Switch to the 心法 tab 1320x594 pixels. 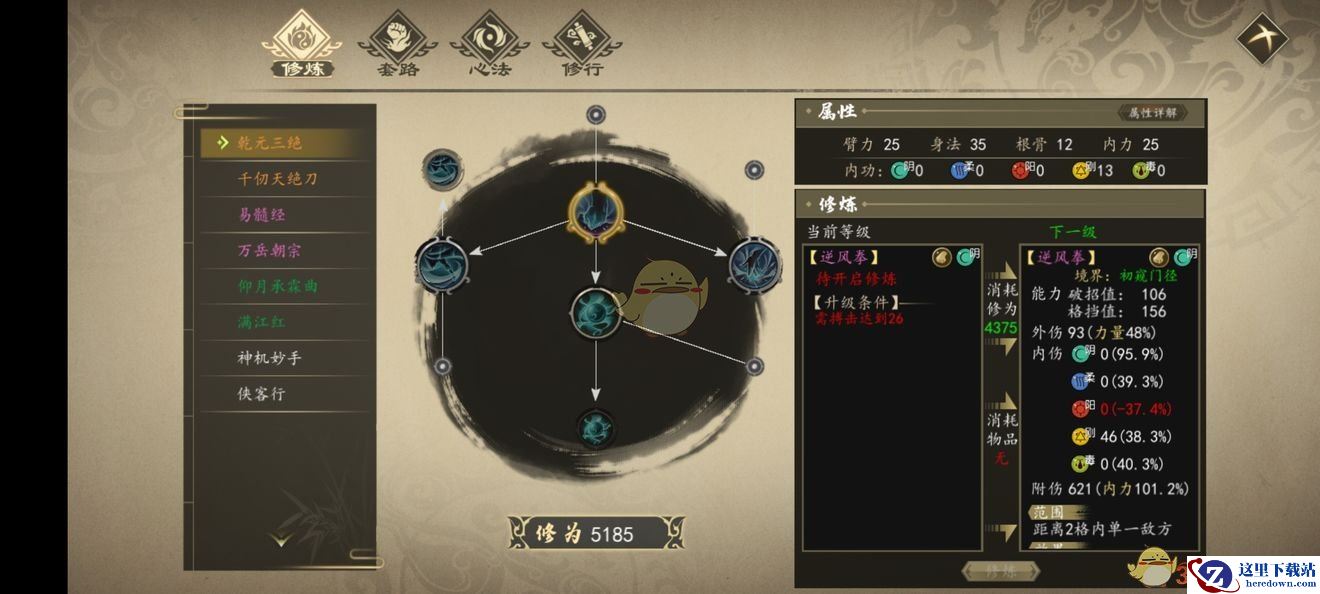point(490,44)
